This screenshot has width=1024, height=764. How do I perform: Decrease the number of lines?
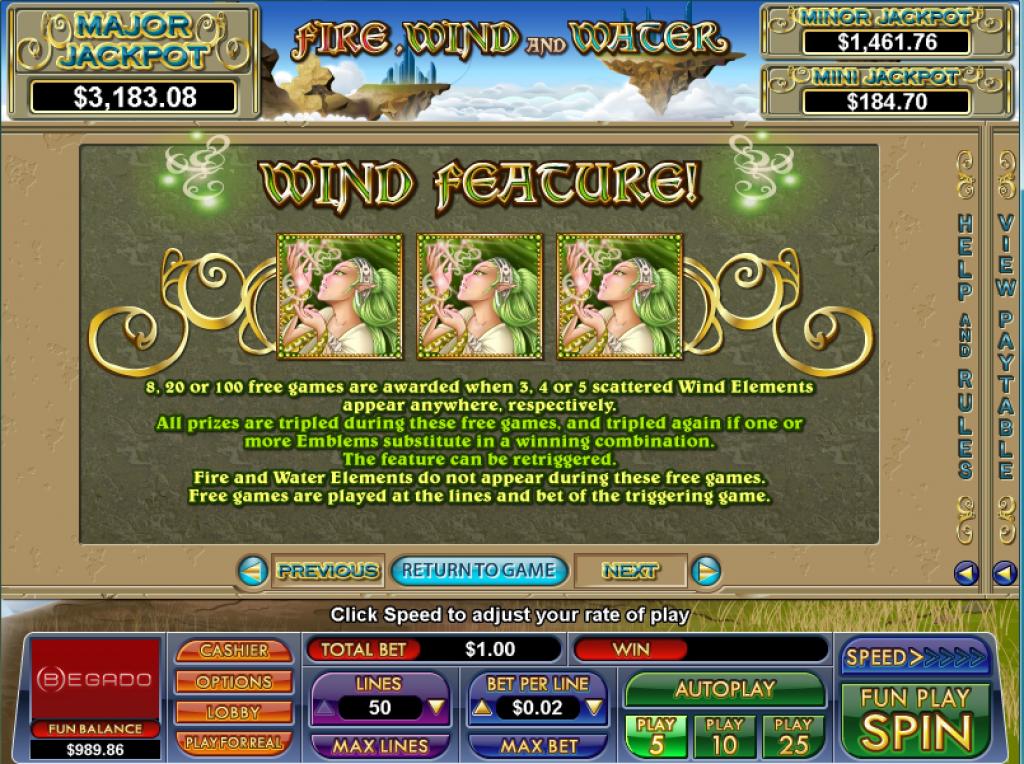pyautogui.click(x=435, y=708)
